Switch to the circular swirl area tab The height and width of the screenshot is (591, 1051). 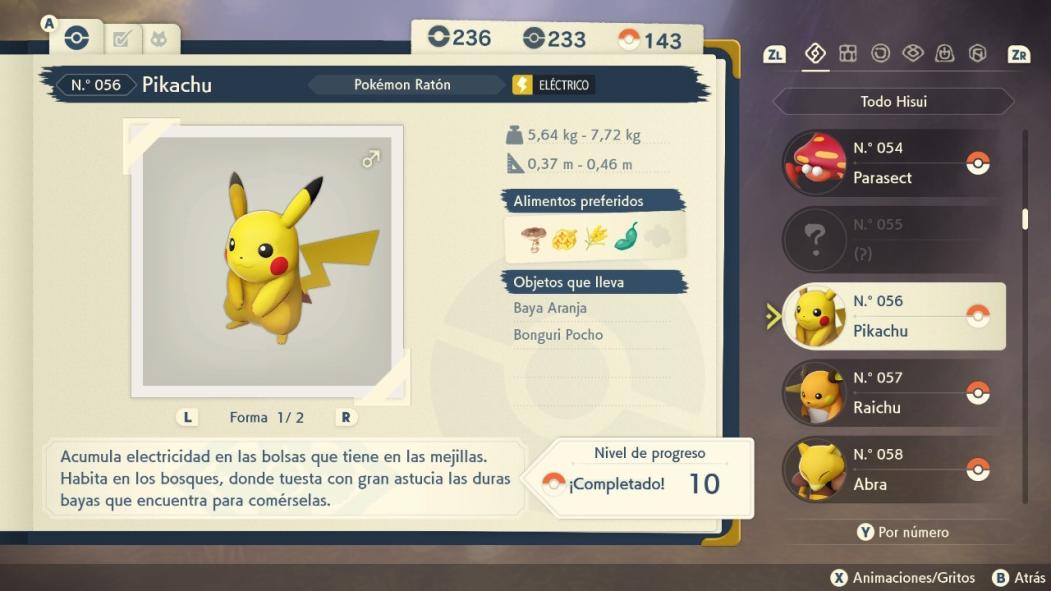pos(880,53)
